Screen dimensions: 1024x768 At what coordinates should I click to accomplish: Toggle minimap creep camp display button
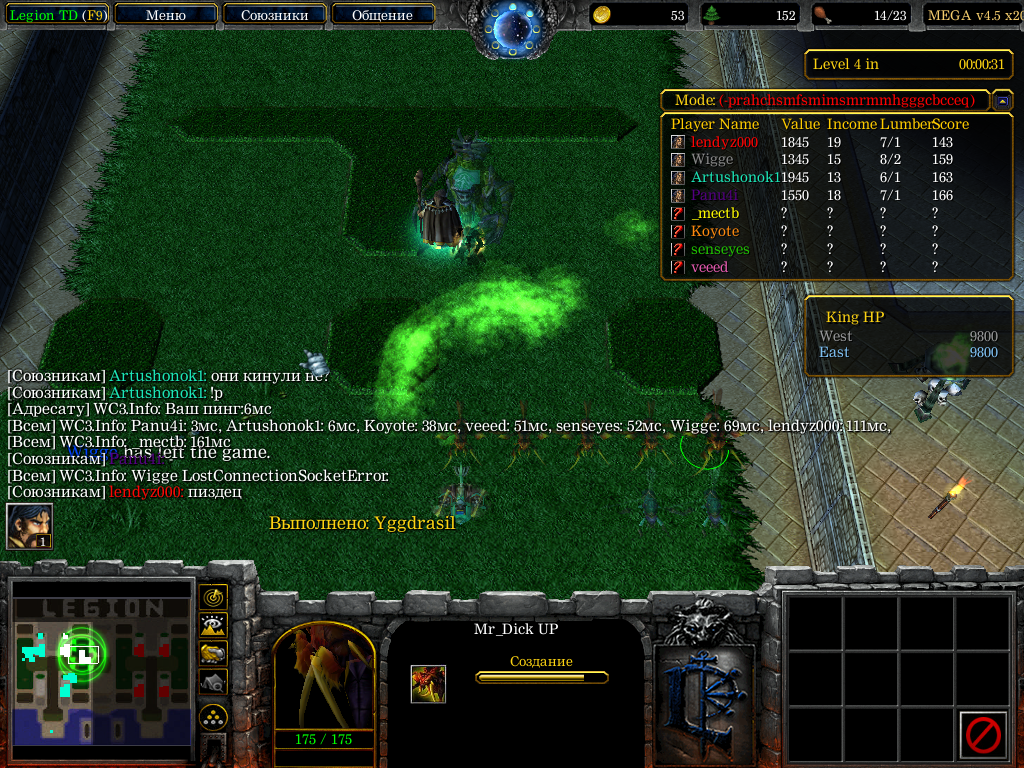click(x=212, y=681)
